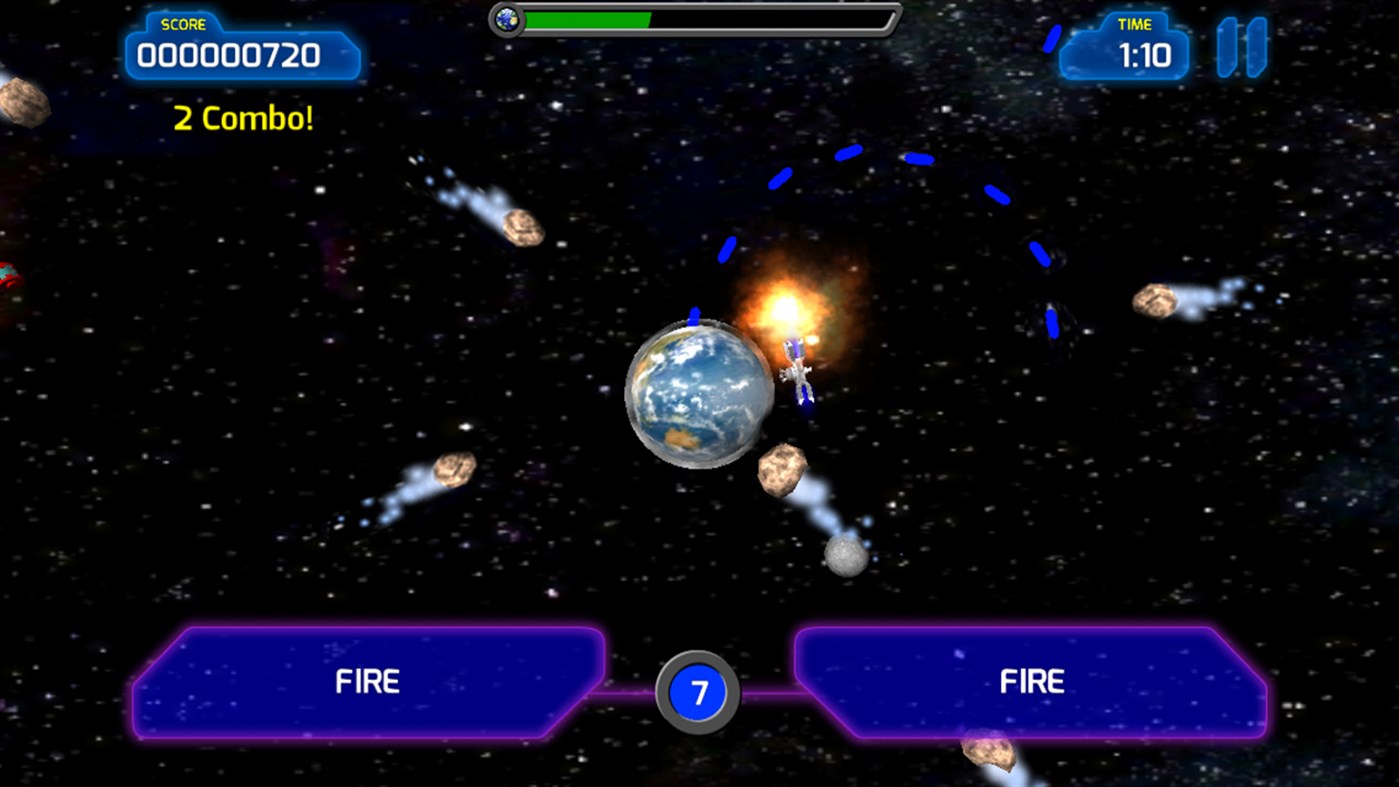Click the explosion effect near the satellite
The height and width of the screenshot is (787, 1399).
pyautogui.click(x=790, y=305)
